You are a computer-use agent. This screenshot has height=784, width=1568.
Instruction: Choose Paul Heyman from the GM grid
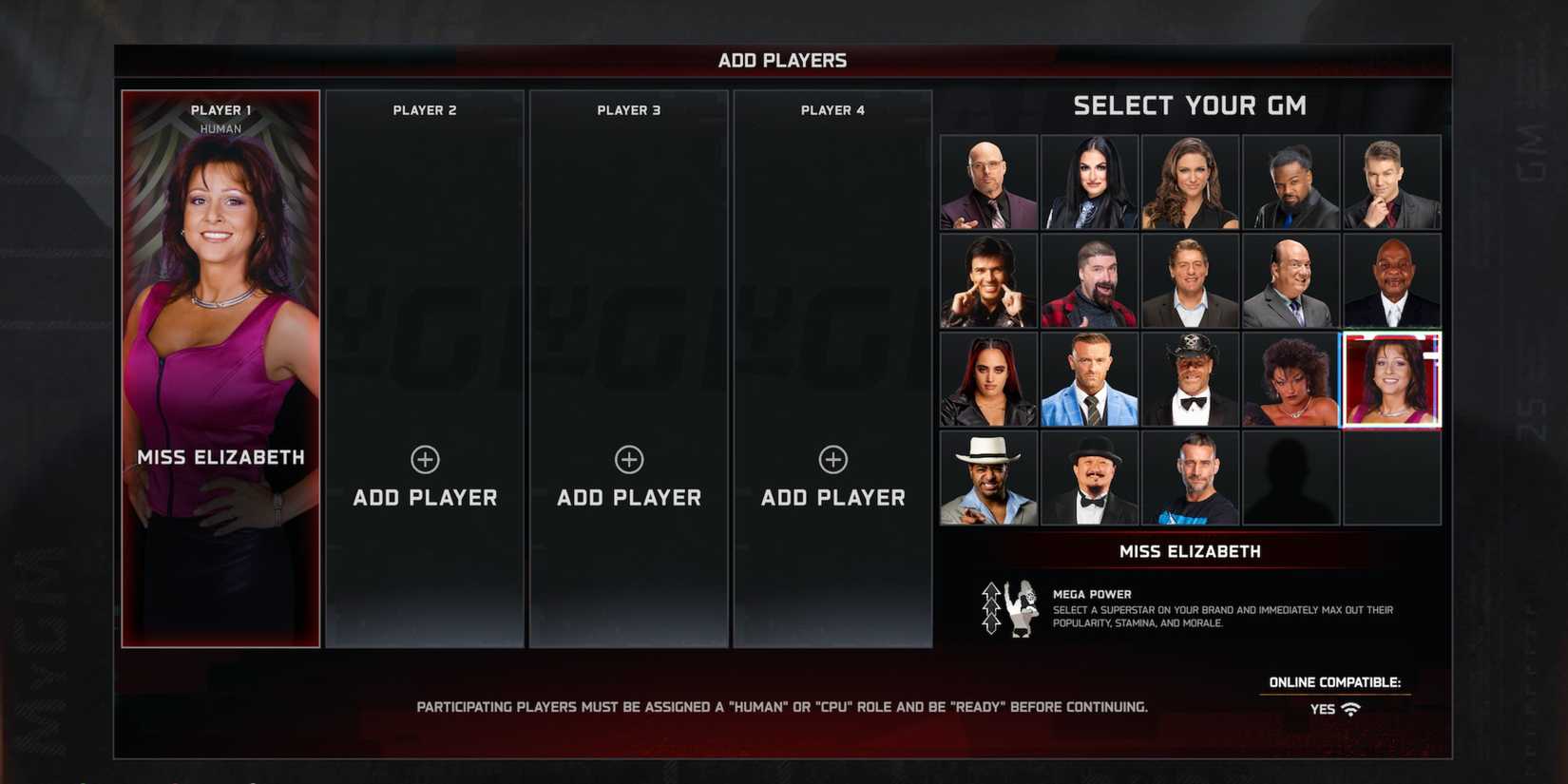click(1291, 277)
